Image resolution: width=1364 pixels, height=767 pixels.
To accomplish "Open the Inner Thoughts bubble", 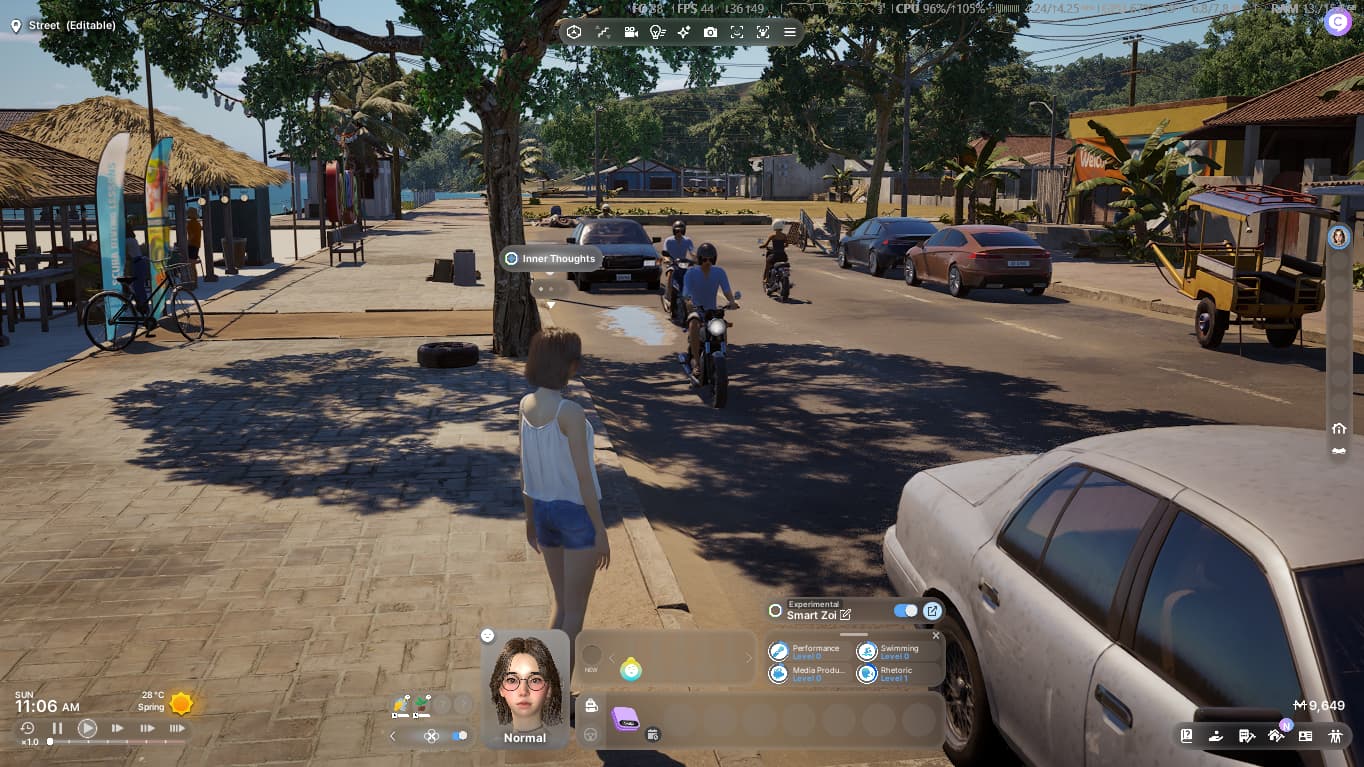I will pyautogui.click(x=551, y=259).
